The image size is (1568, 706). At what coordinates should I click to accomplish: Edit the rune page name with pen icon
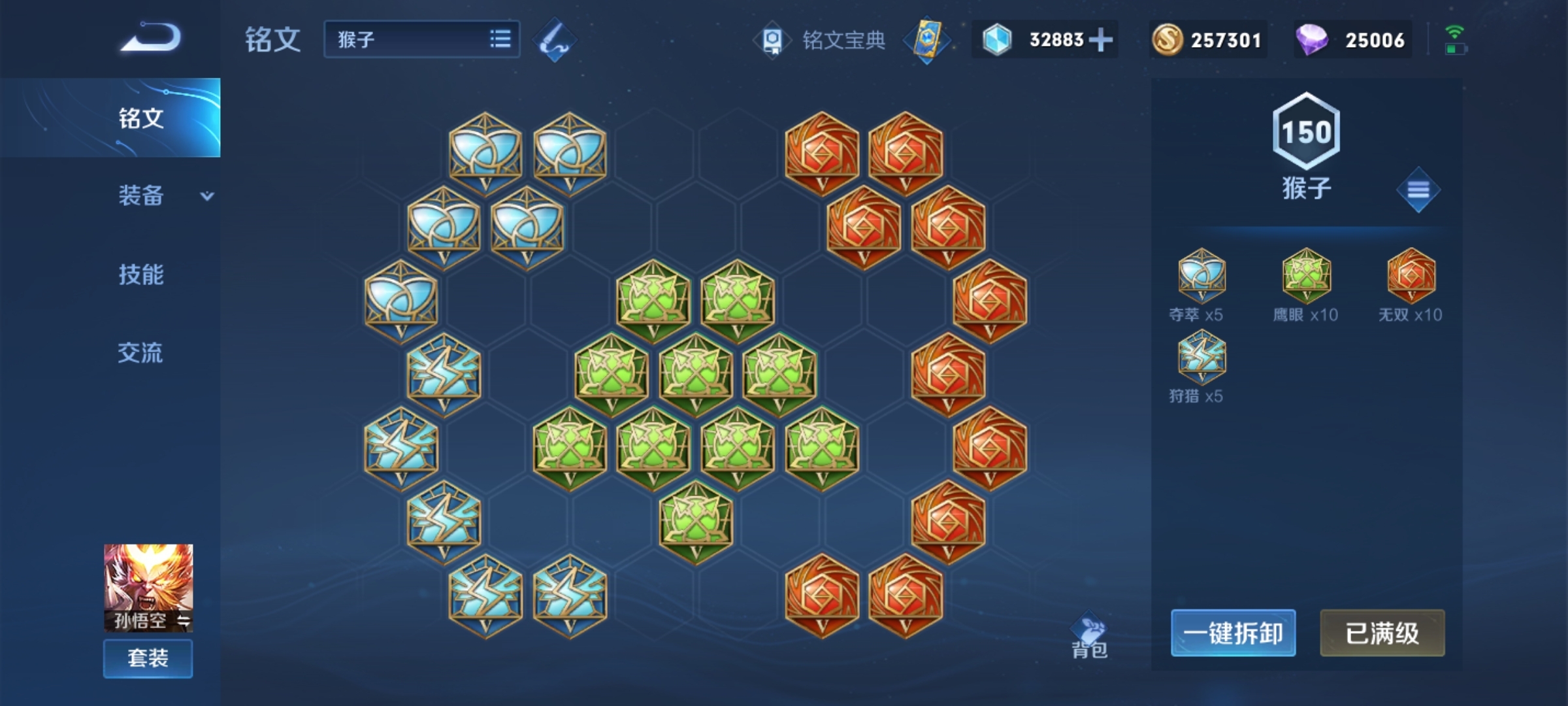coord(555,39)
